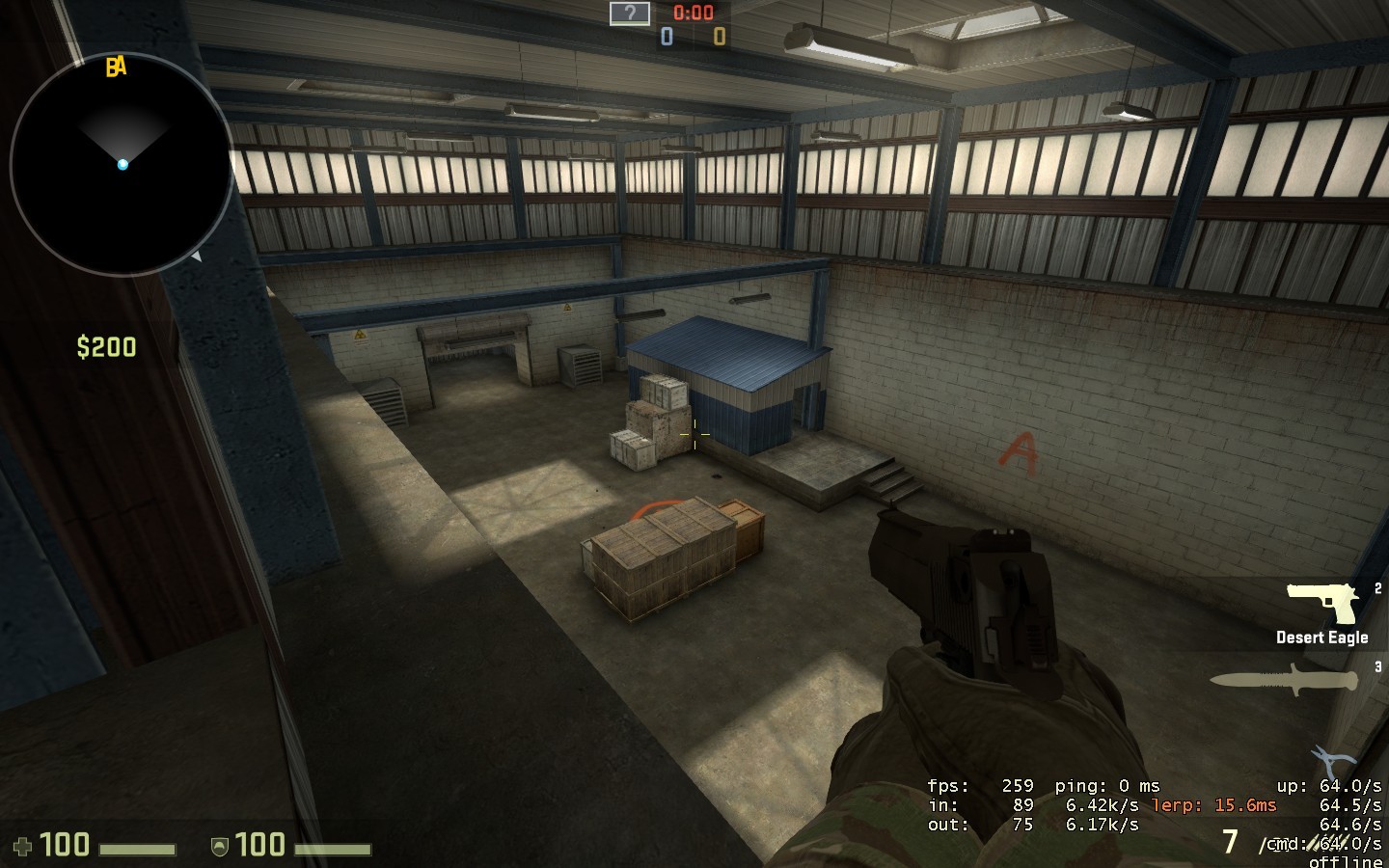
Task: Click the player dot on the radar
Action: [123, 164]
